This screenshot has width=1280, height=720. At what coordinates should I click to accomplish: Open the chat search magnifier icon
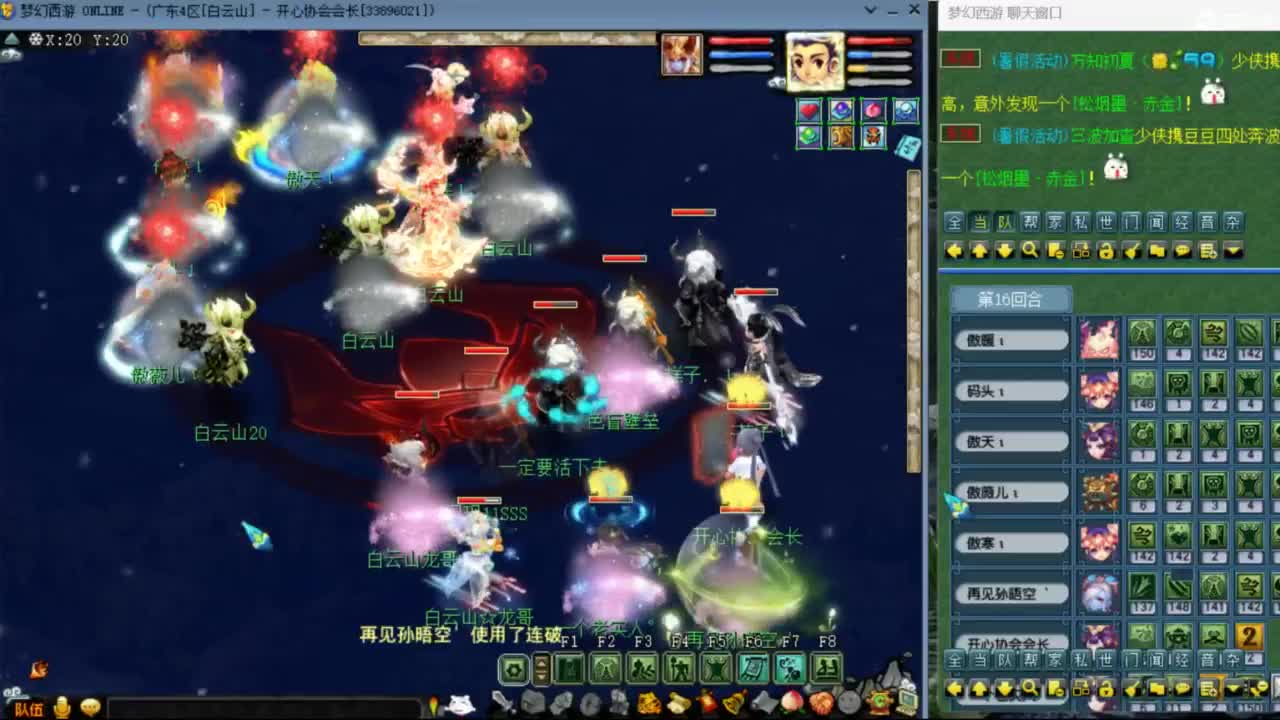[1030, 251]
